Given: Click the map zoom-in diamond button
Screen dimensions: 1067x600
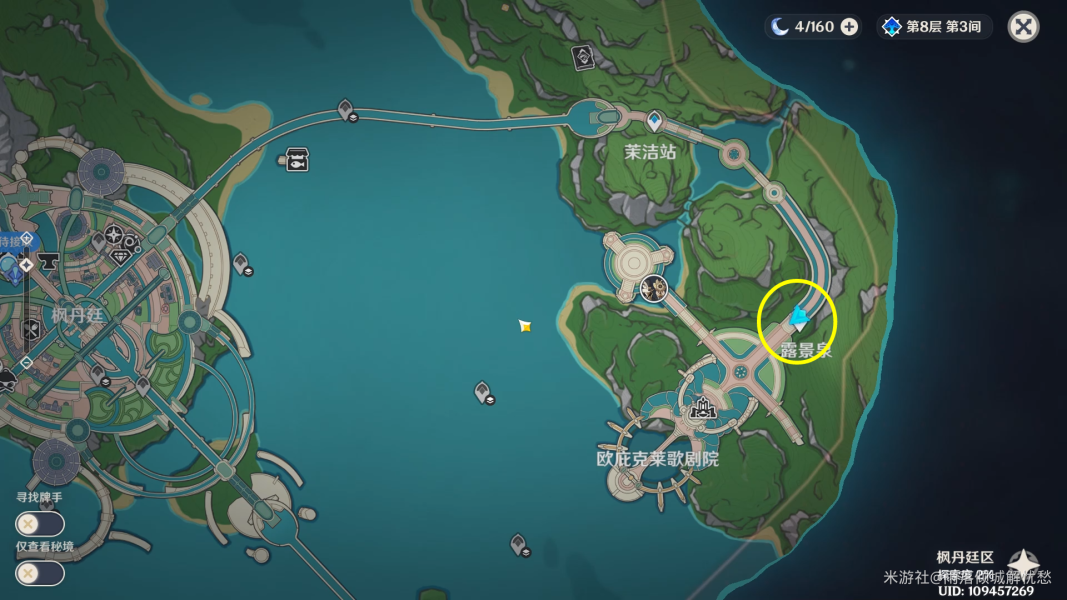Looking at the screenshot, I should [x=27, y=264].
